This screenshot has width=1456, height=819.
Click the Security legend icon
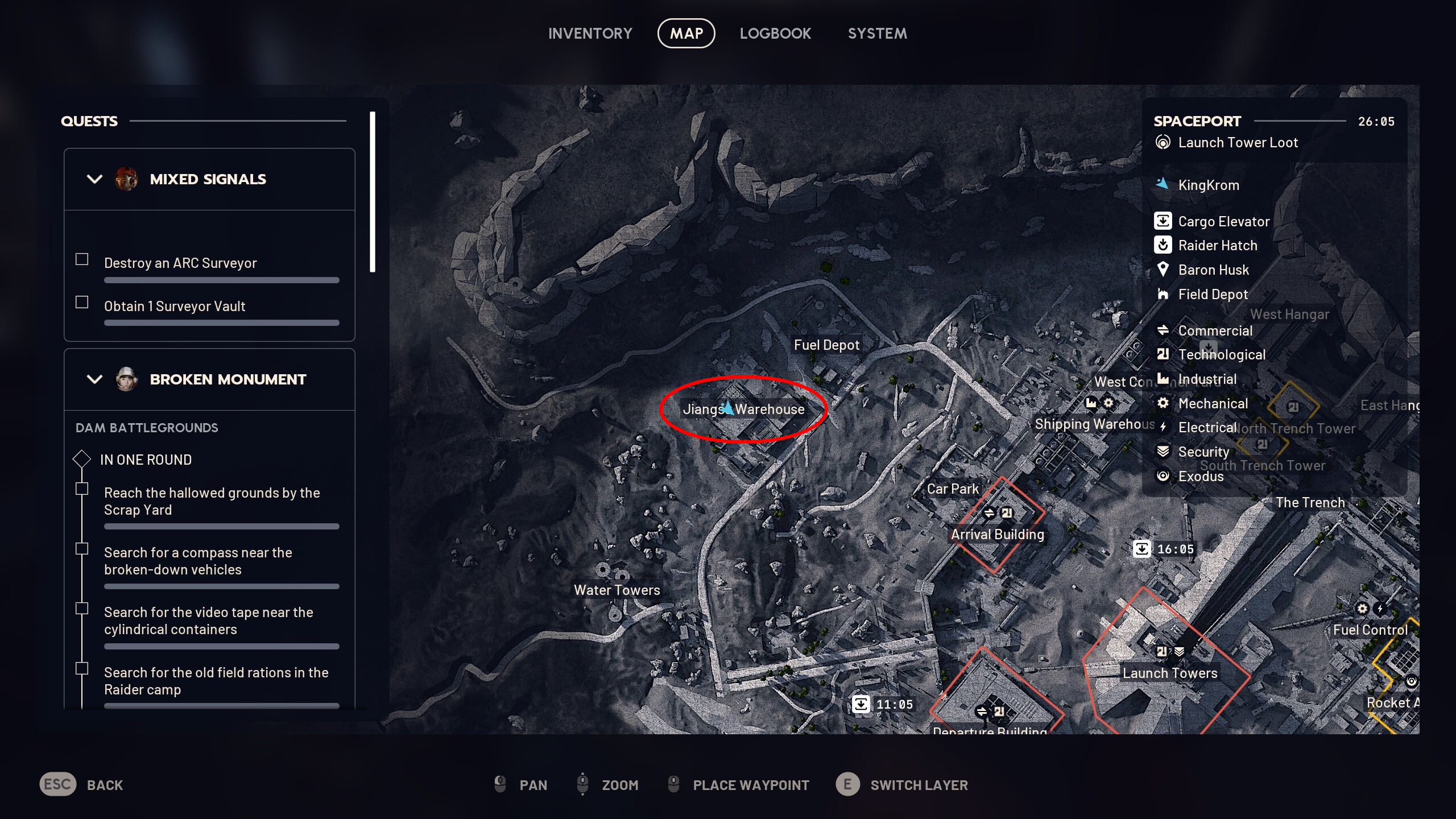(x=1164, y=451)
